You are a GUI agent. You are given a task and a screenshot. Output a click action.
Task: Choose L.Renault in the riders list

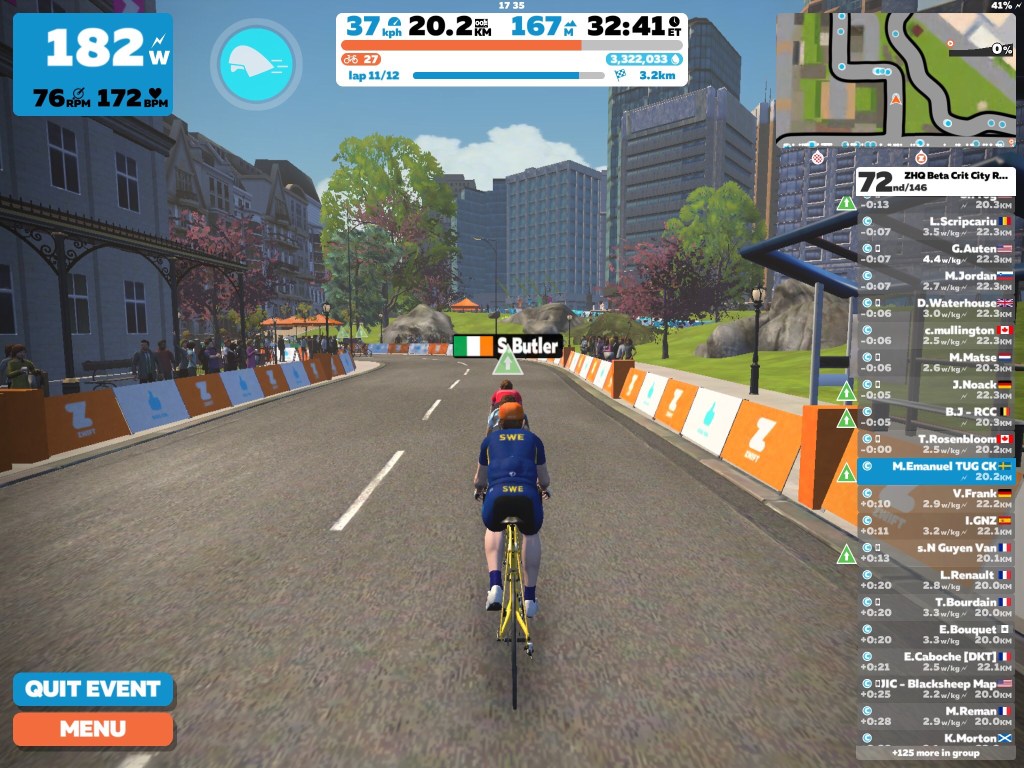tap(936, 580)
